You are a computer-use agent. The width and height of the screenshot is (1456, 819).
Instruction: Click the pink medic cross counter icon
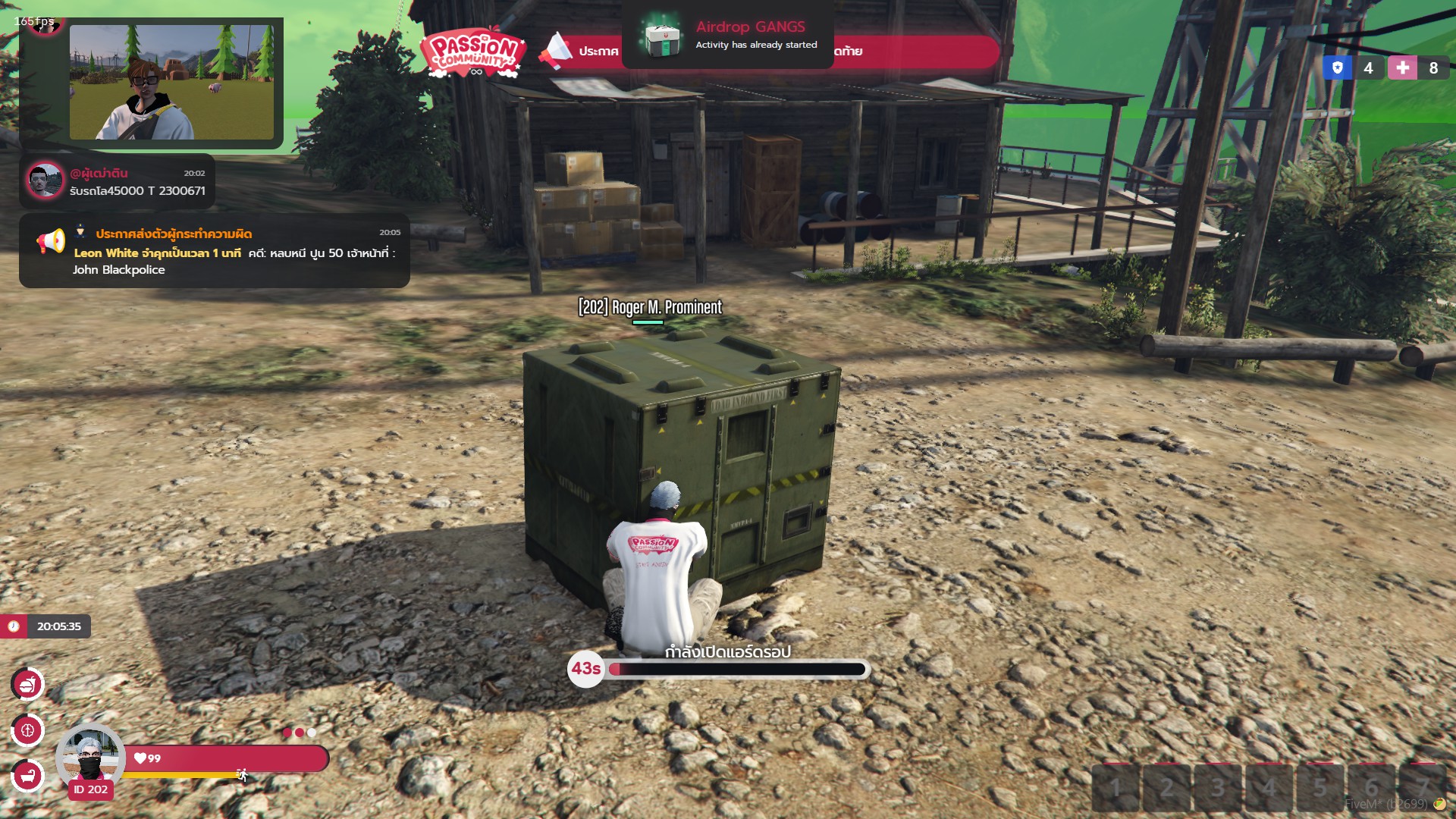(x=1402, y=68)
